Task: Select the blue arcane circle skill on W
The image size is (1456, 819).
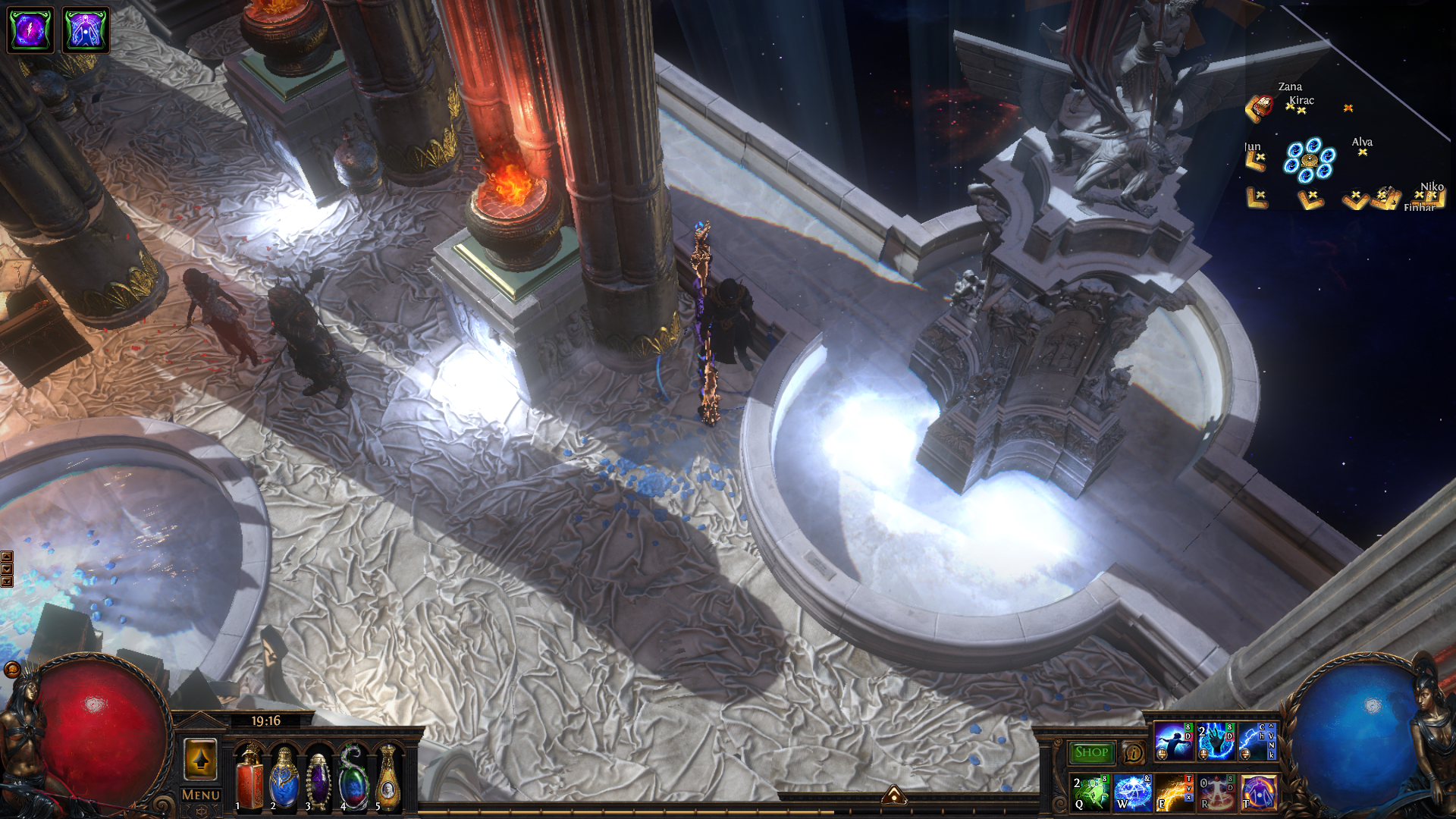Action: (x=1133, y=792)
